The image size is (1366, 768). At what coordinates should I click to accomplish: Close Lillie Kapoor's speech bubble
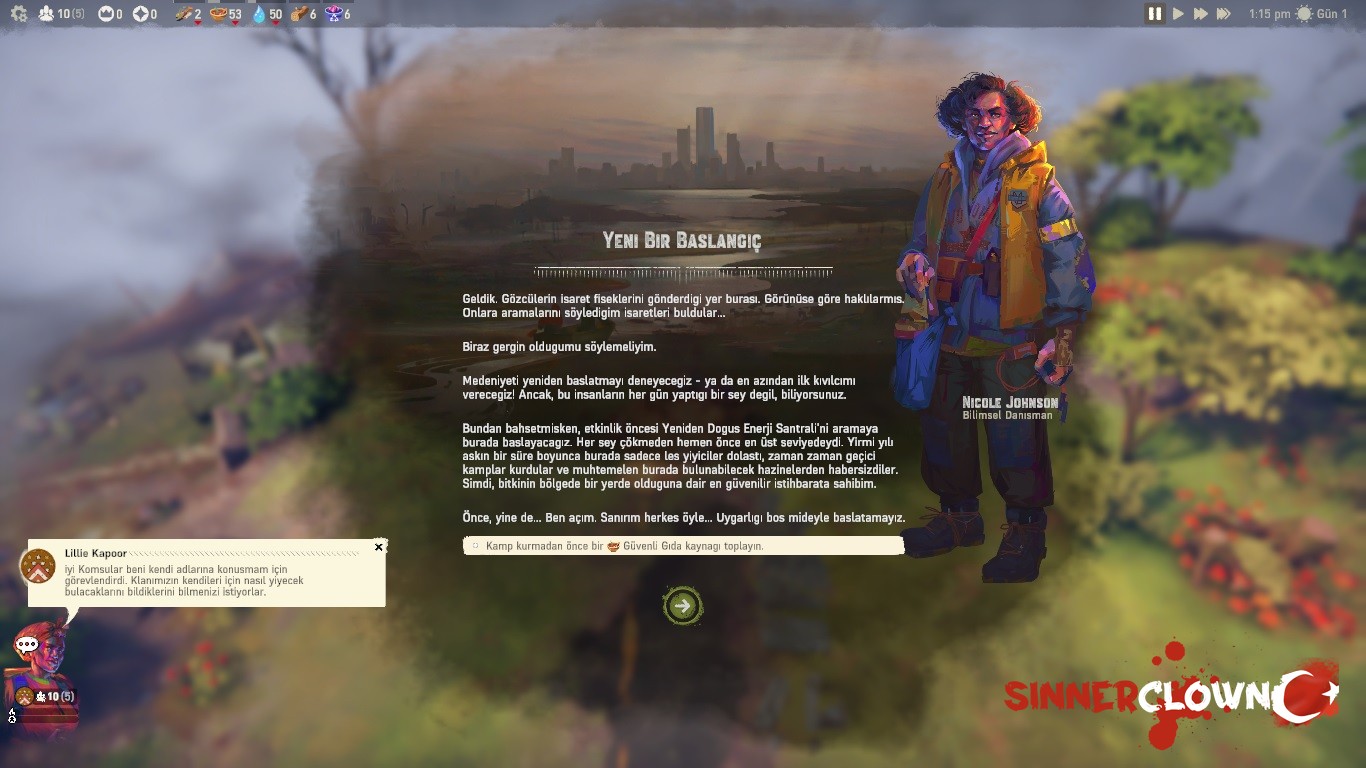click(378, 547)
